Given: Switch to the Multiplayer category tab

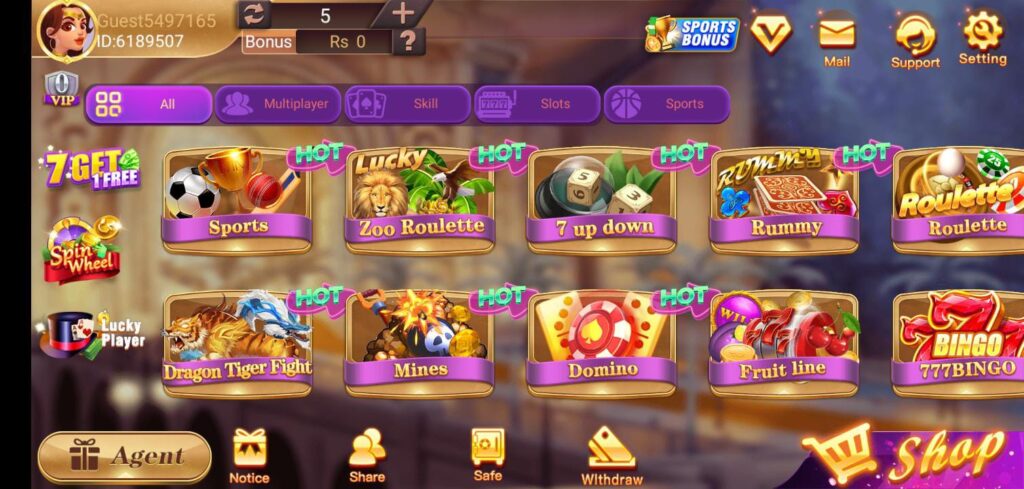Looking at the screenshot, I should 276,104.
